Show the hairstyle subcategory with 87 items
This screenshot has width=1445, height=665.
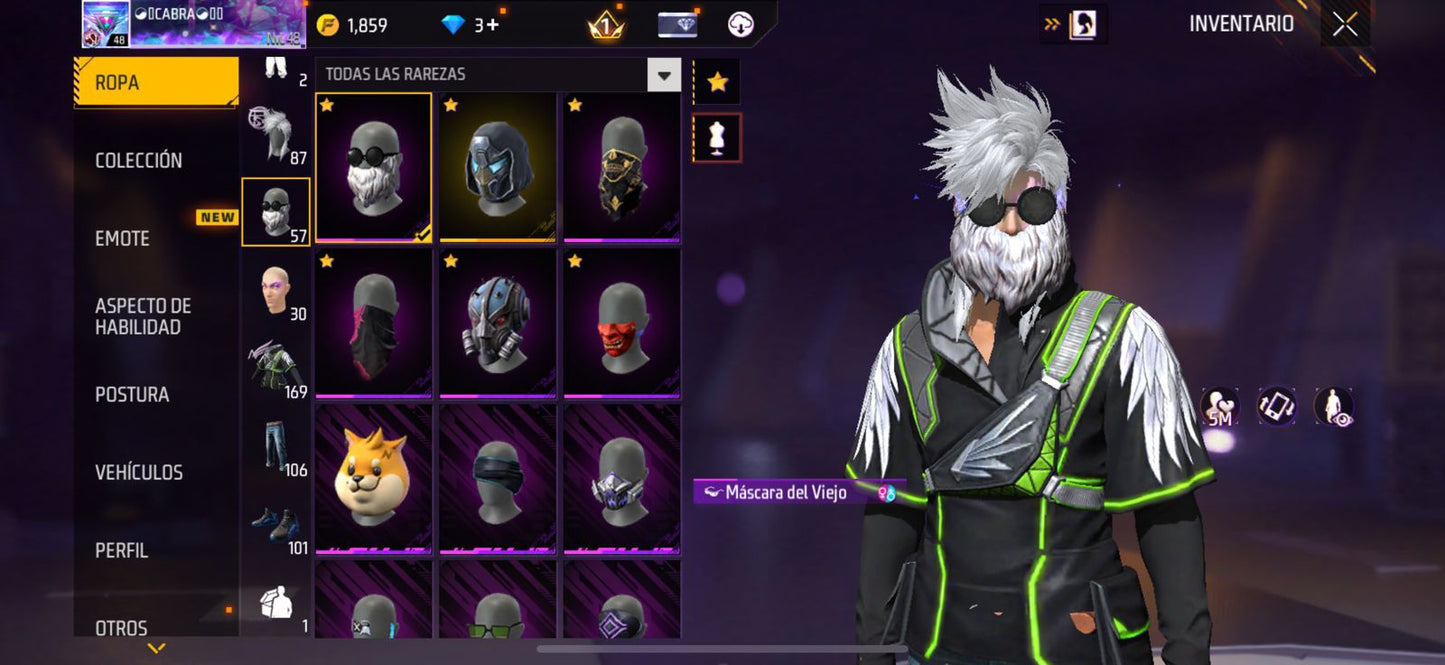pyautogui.click(x=275, y=137)
